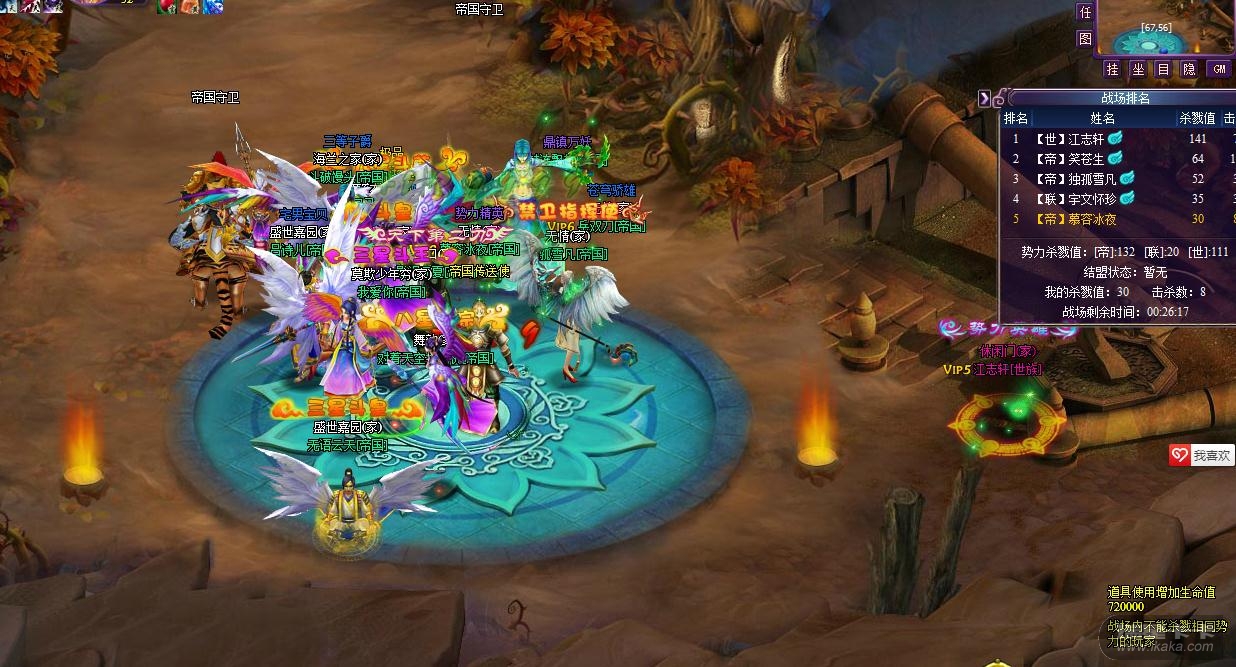Toggle the 挂 auto-battle button
Image resolution: width=1236 pixels, height=667 pixels.
1112,69
